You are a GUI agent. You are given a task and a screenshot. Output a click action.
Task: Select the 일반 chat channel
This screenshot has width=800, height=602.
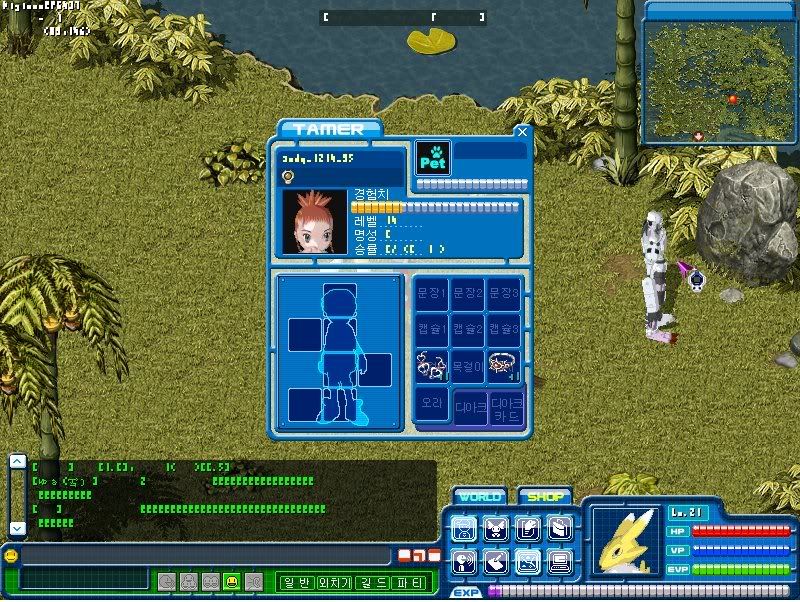[x=299, y=583]
